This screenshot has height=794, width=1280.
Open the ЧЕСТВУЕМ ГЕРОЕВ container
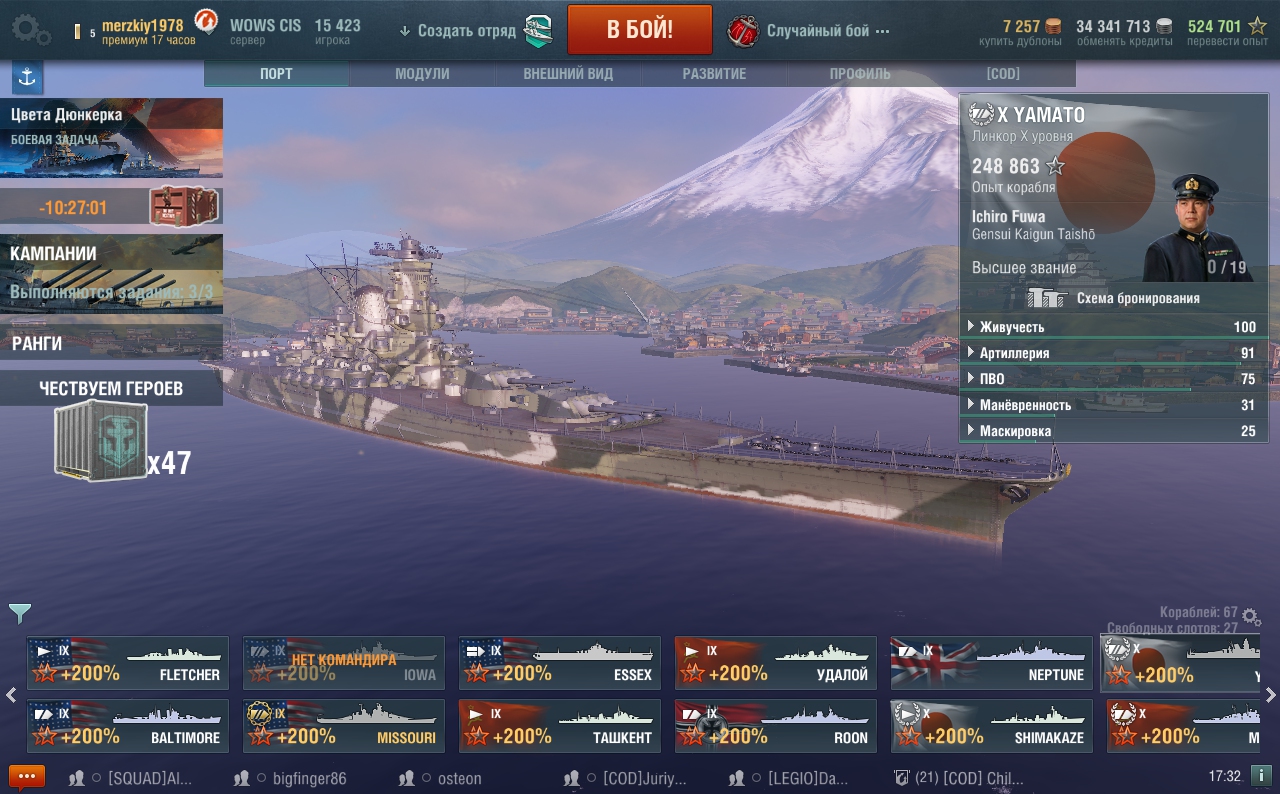point(101,442)
